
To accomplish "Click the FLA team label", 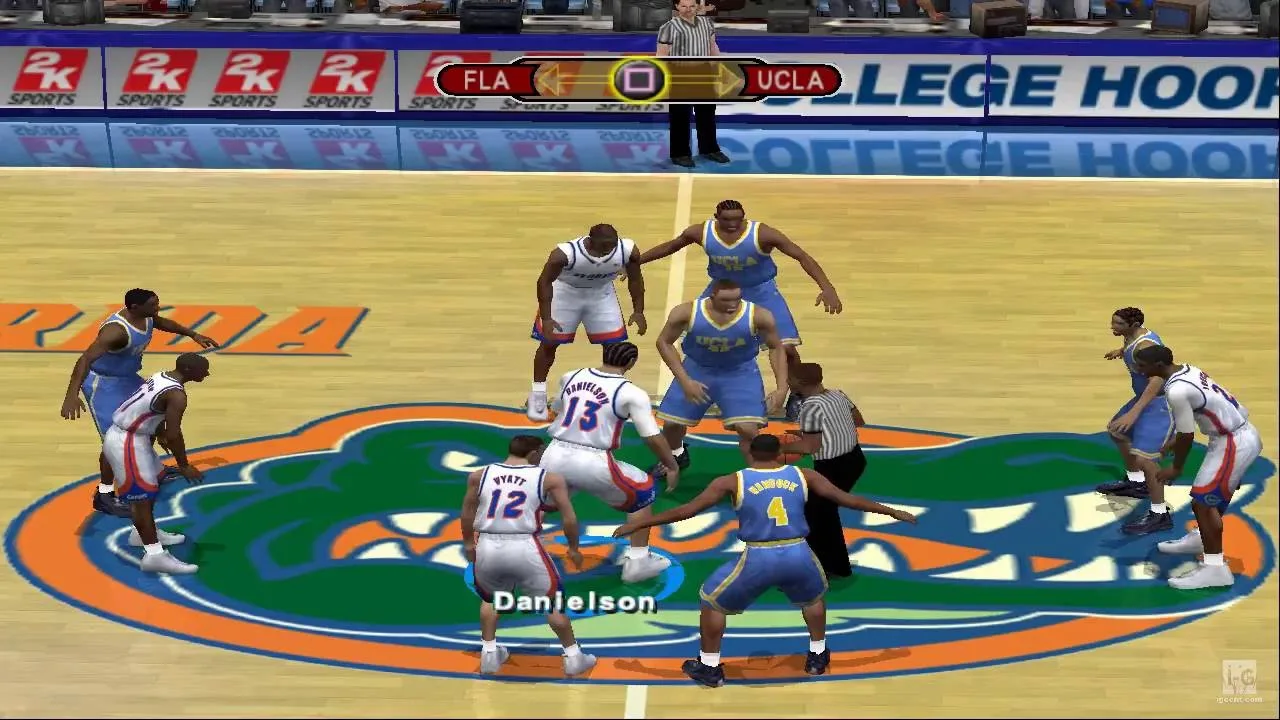I will (486, 80).
